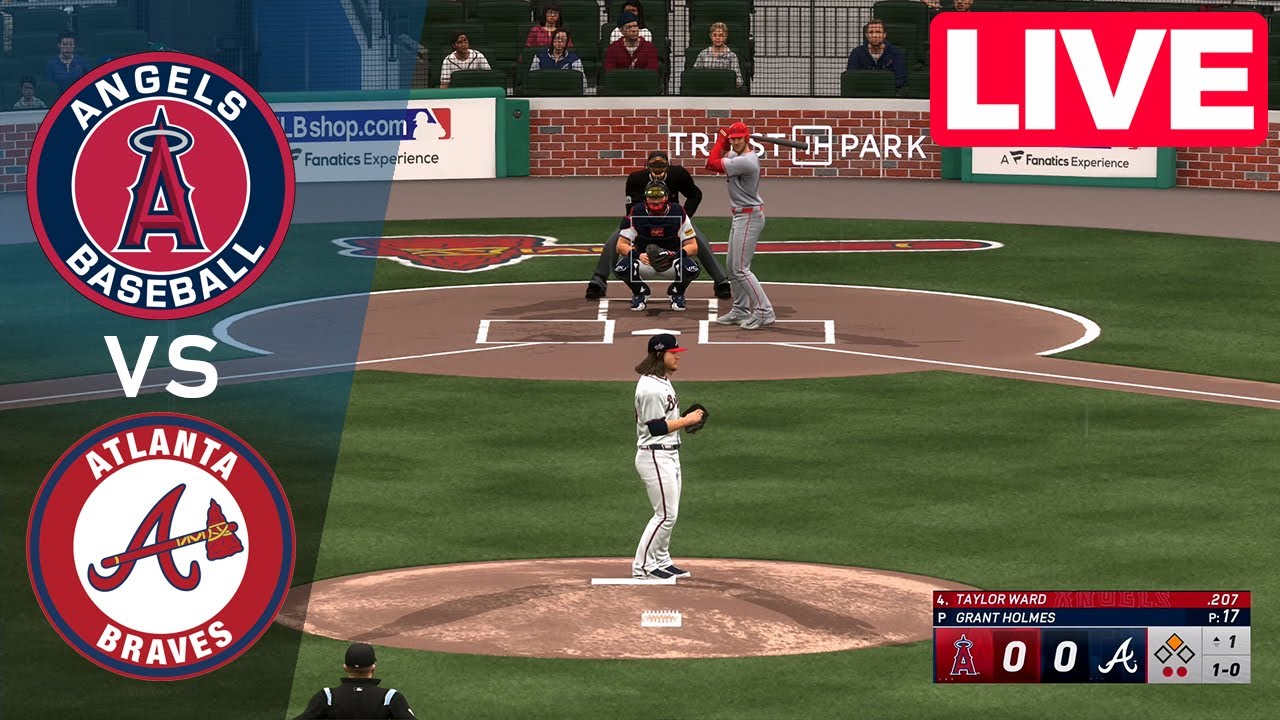This screenshot has height=720, width=1280.
Task: Click the 1-0 pitch count display
Action: tap(1228, 669)
